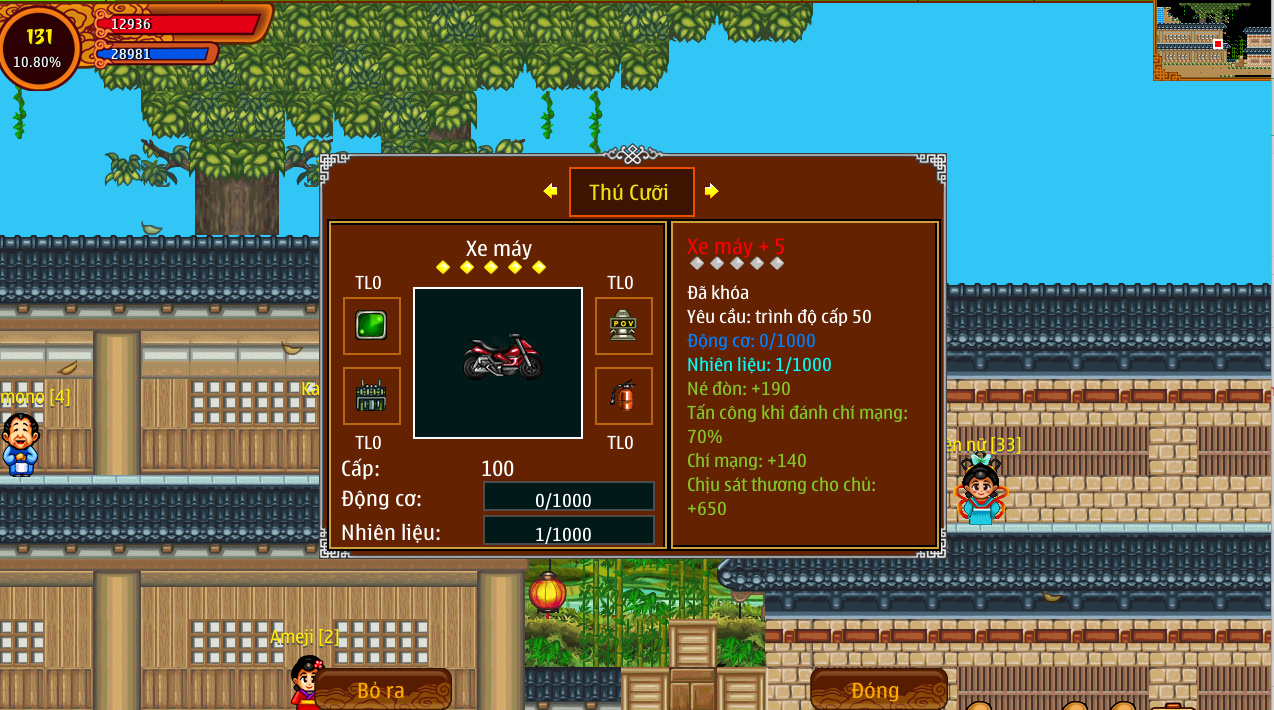Click the Bỏ ra button

point(381,690)
